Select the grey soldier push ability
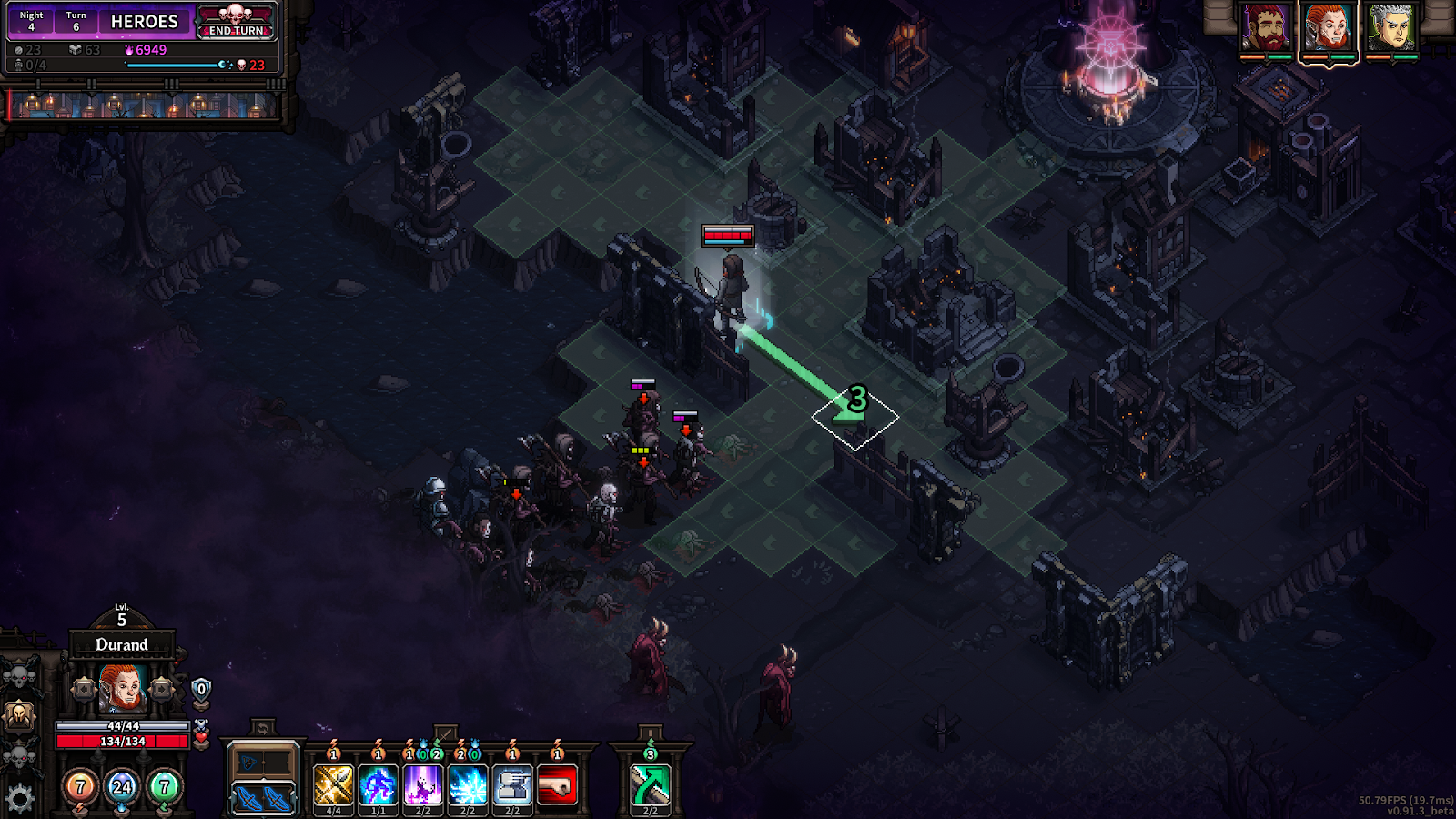1456x819 pixels. coord(512,784)
